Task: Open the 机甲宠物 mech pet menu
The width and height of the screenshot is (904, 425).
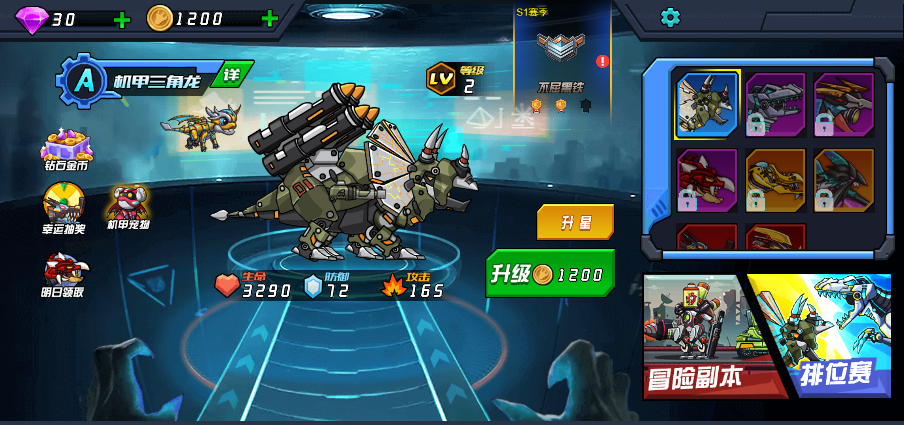Action: coord(128,207)
